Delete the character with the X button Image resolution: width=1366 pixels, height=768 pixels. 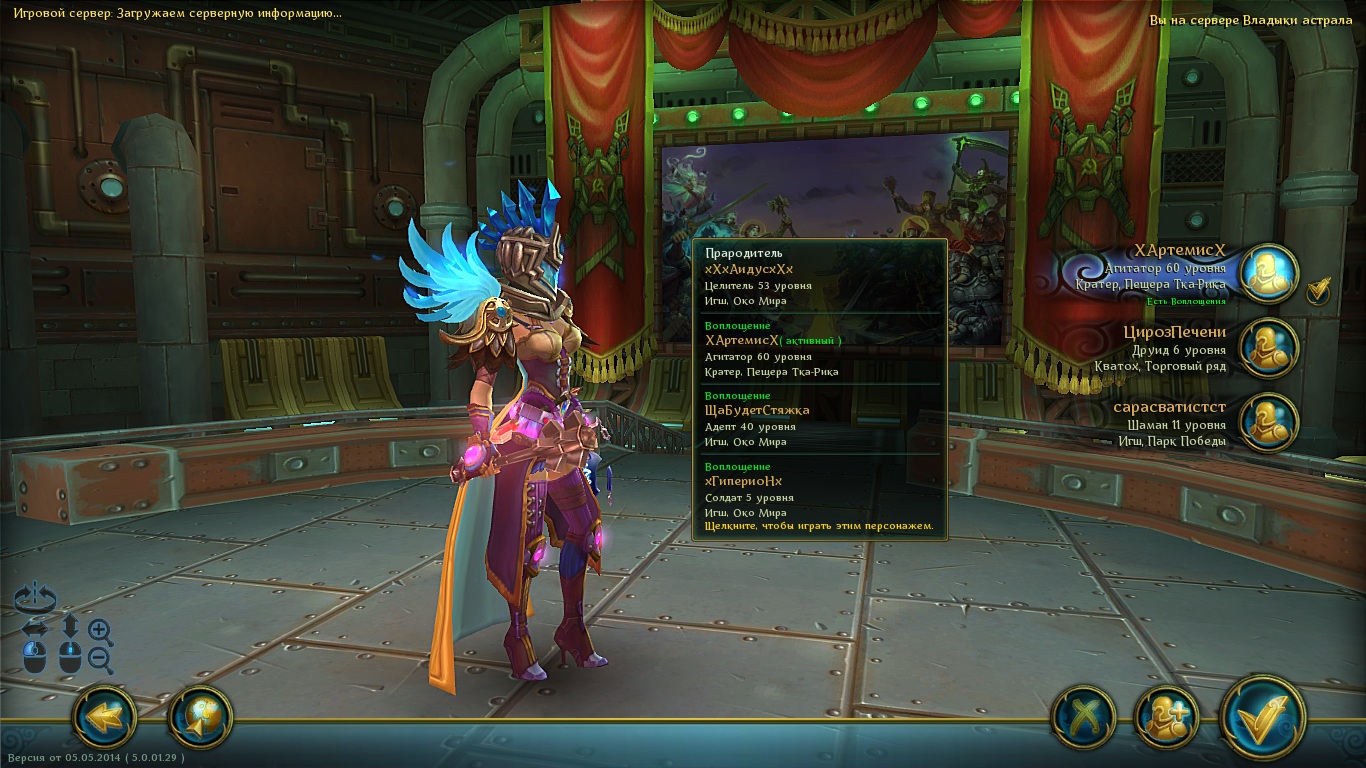pyautogui.click(x=1085, y=718)
